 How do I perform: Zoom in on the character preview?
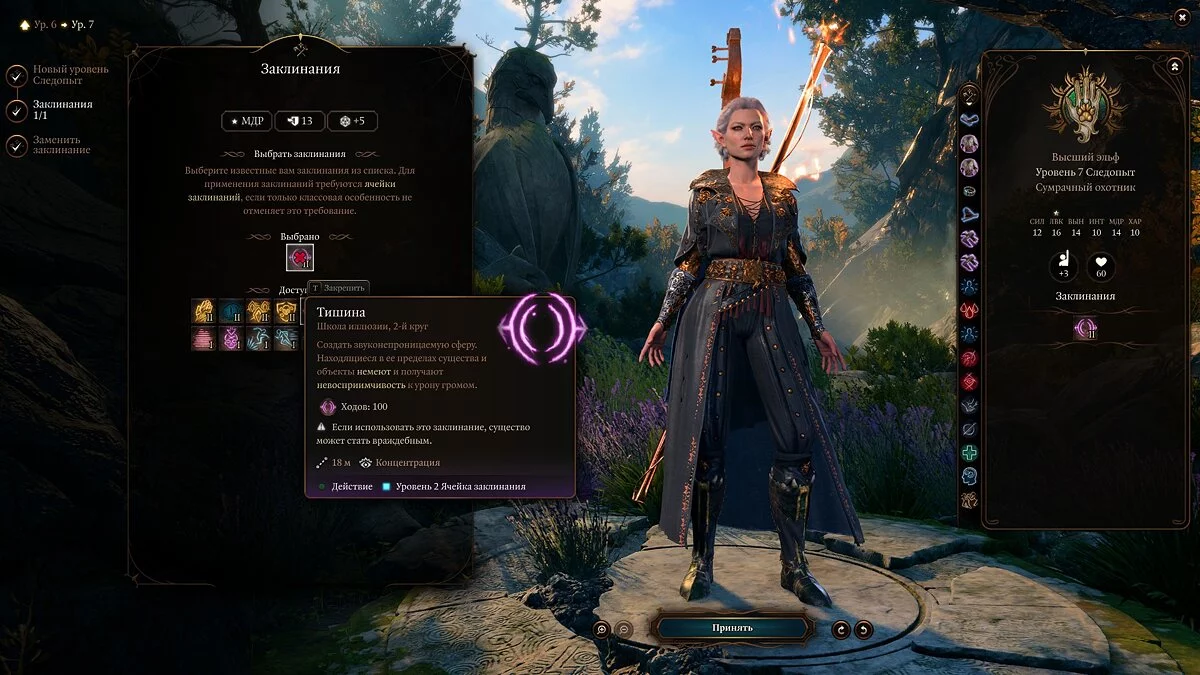point(602,629)
